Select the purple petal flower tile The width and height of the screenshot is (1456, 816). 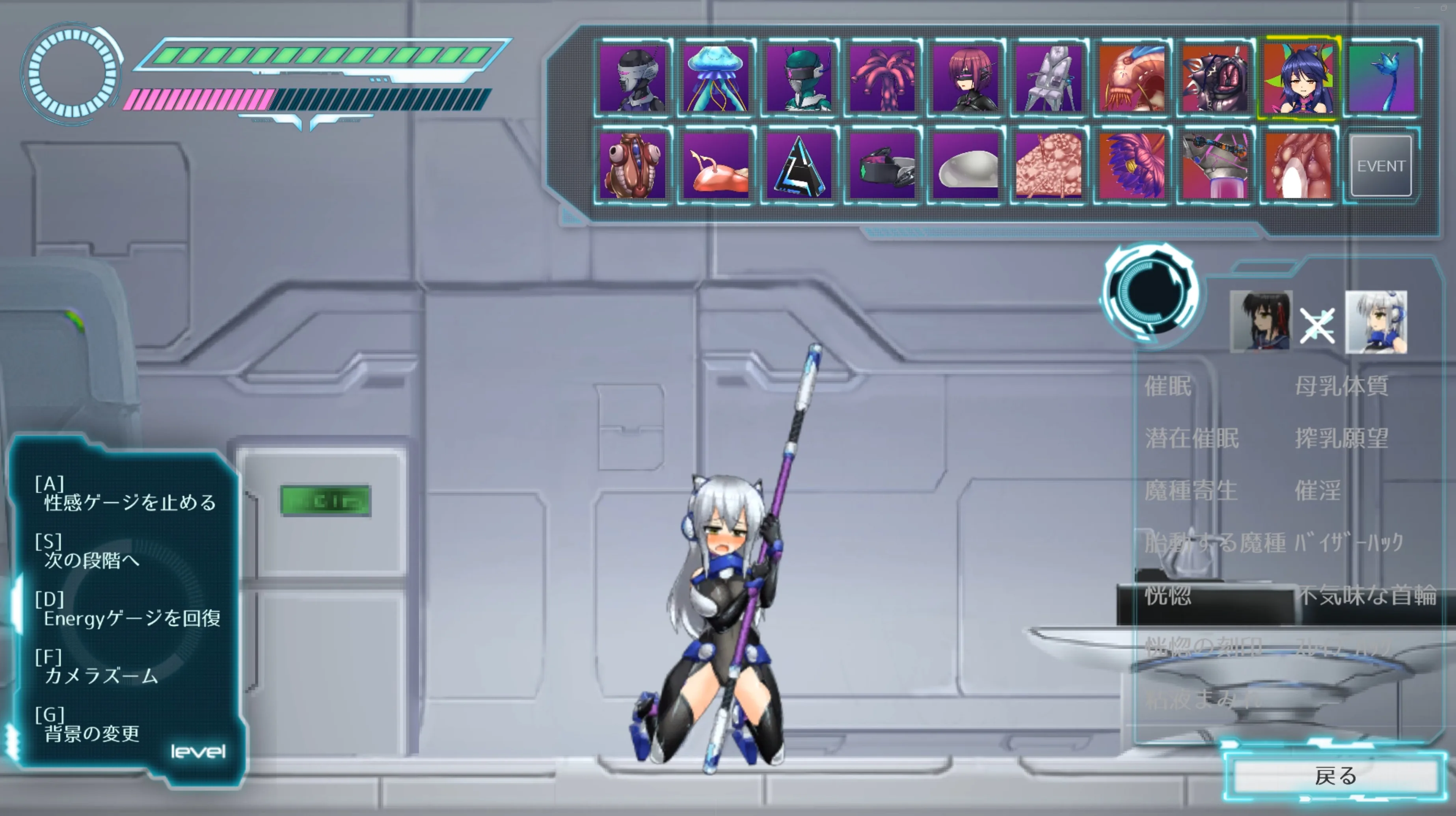coord(1132,166)
